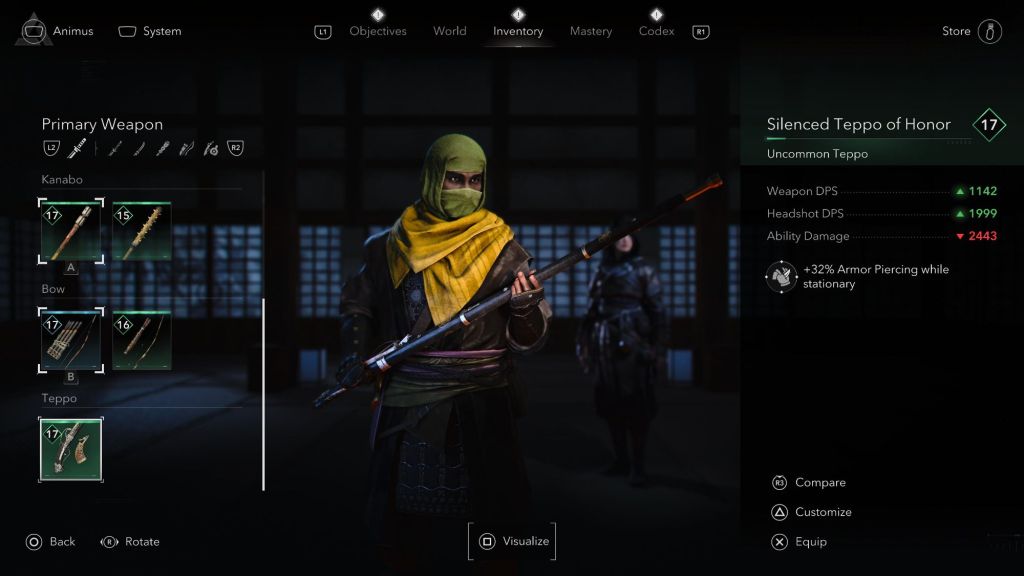Open the System menu
The width and height of the screenshot is (1024, 576).
pyautogui.click(x=151, y=31)
